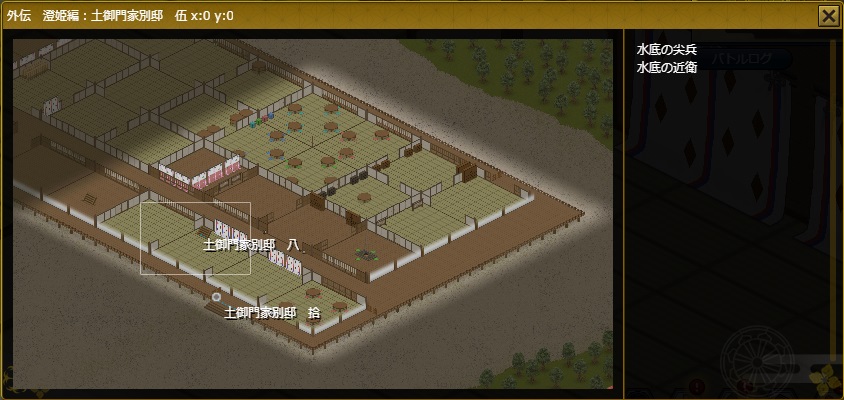
Task: Close the map window
Action: tap(828, 16)
